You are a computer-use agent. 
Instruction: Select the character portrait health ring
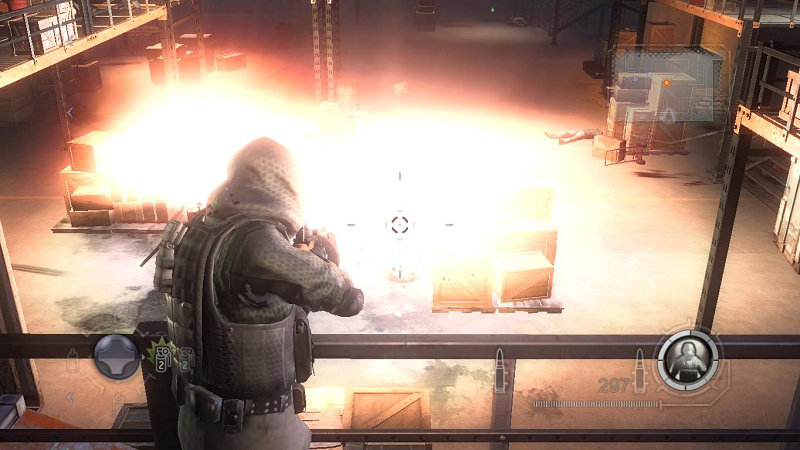tap(688, 358)
